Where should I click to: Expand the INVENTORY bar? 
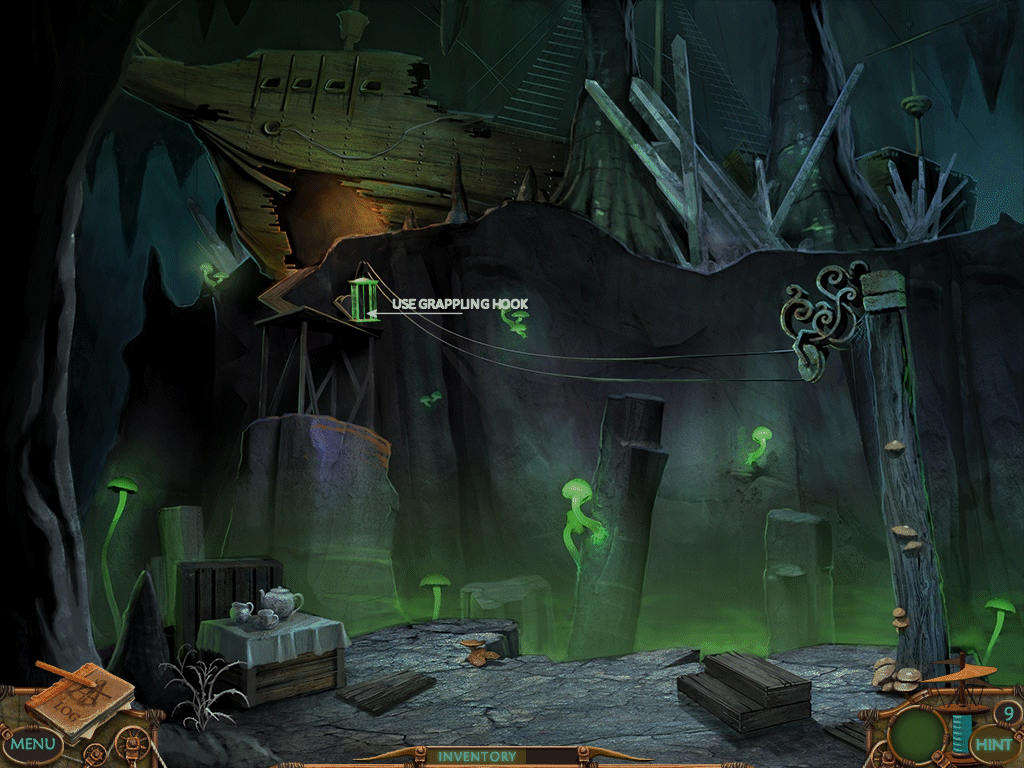477,757
